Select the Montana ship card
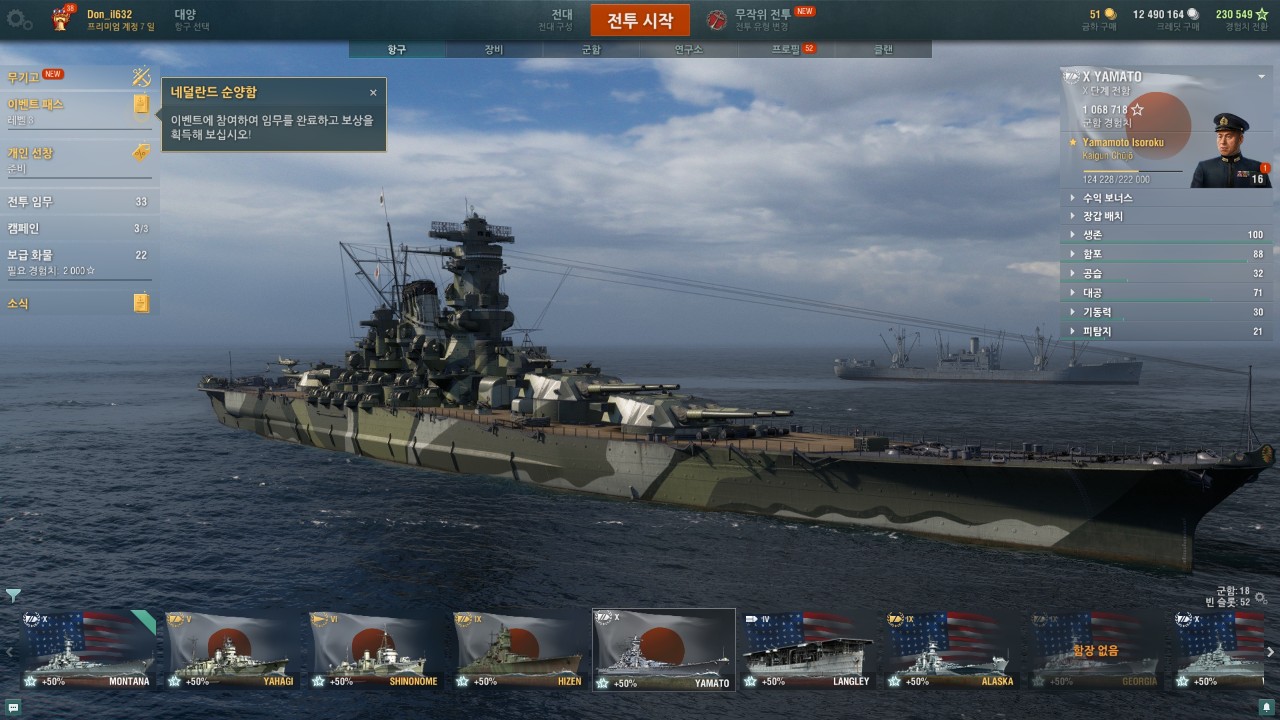The image size is (1280, 720). point(88,650)
